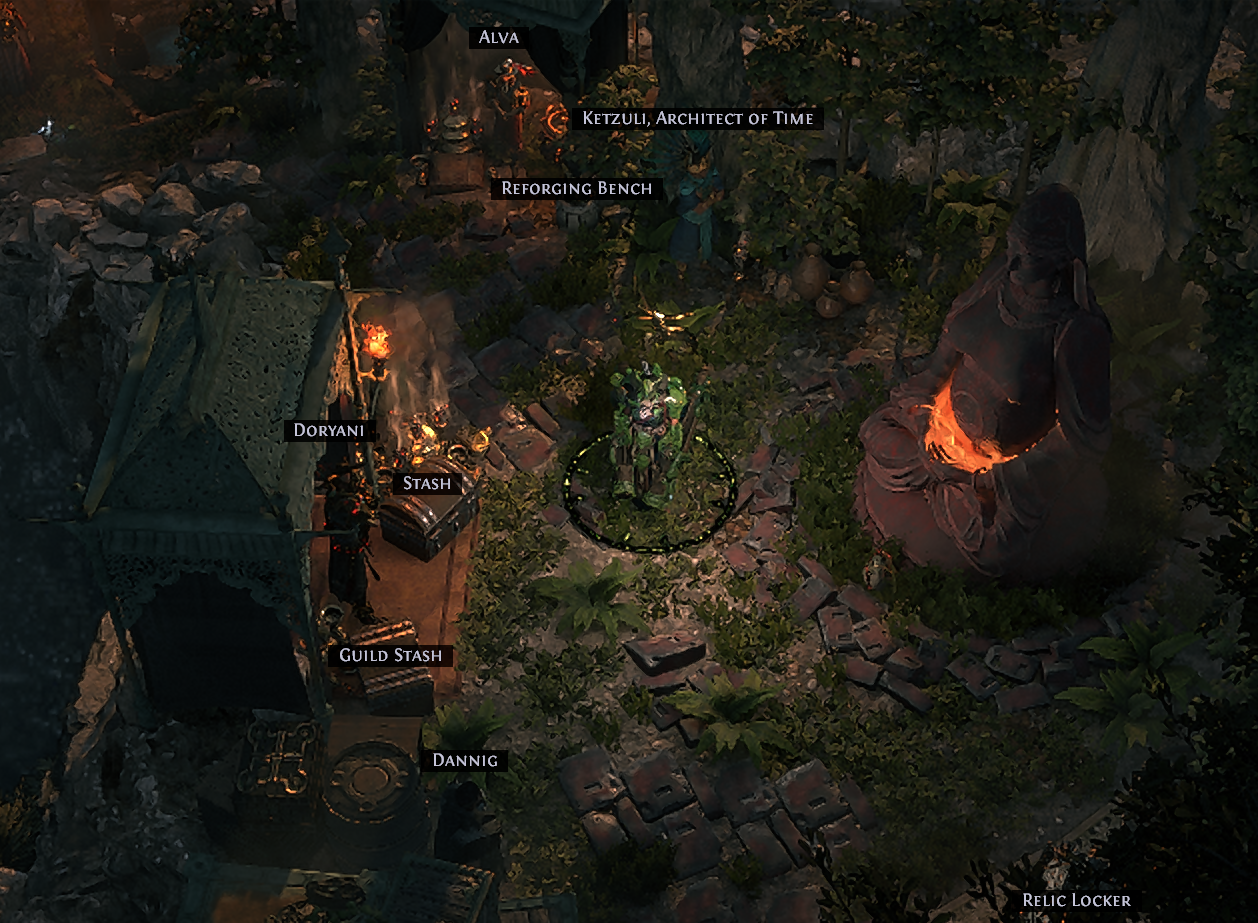Screen dimensions: 1258x923
Task: Open the Stash label
Action: coord(426,483)
